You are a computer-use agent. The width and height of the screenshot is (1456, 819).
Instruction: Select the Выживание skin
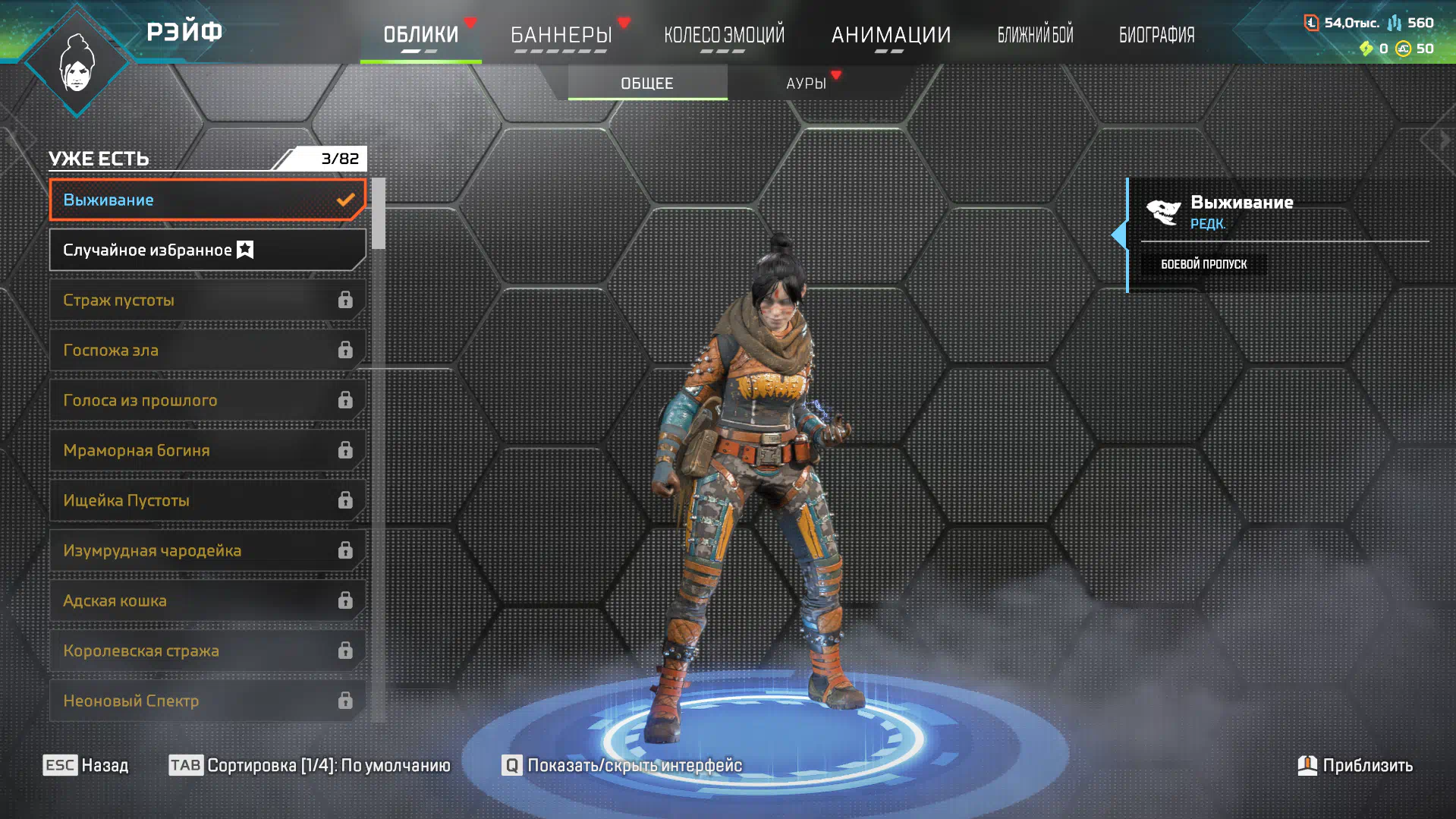[207, 200]
